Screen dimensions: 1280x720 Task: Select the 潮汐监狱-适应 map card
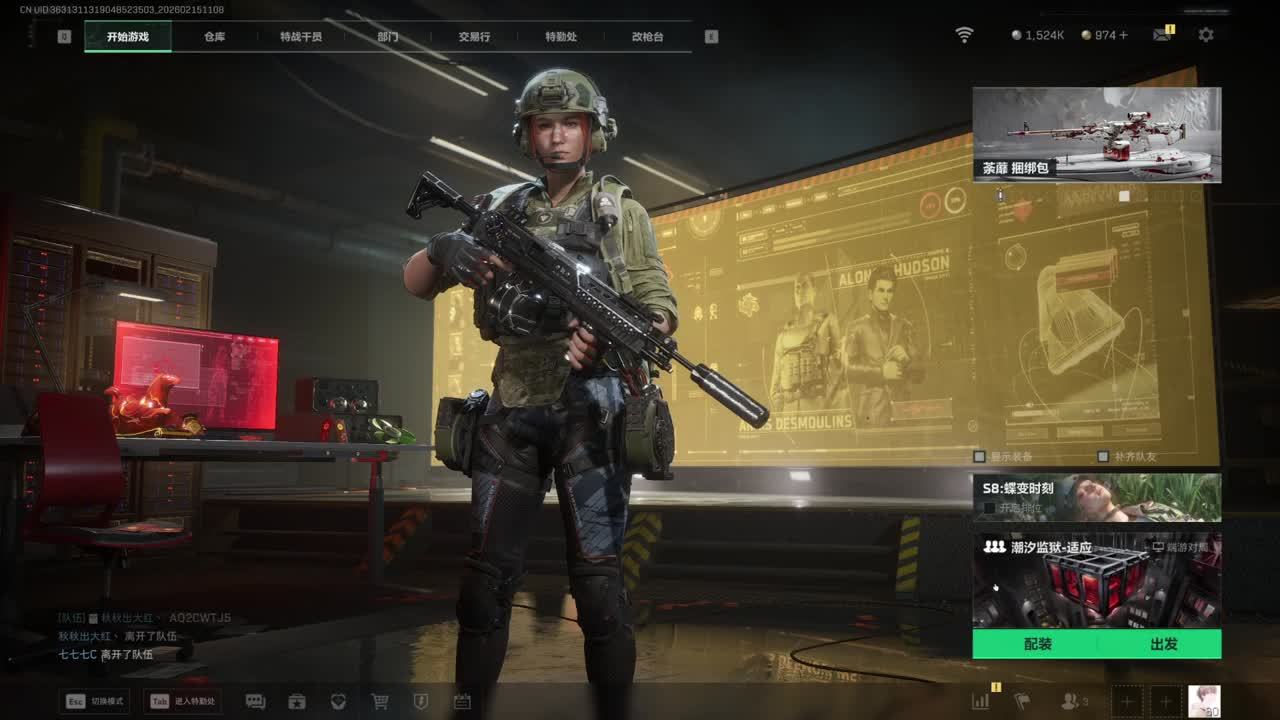pyautogui.click(x=1096, y=580)
